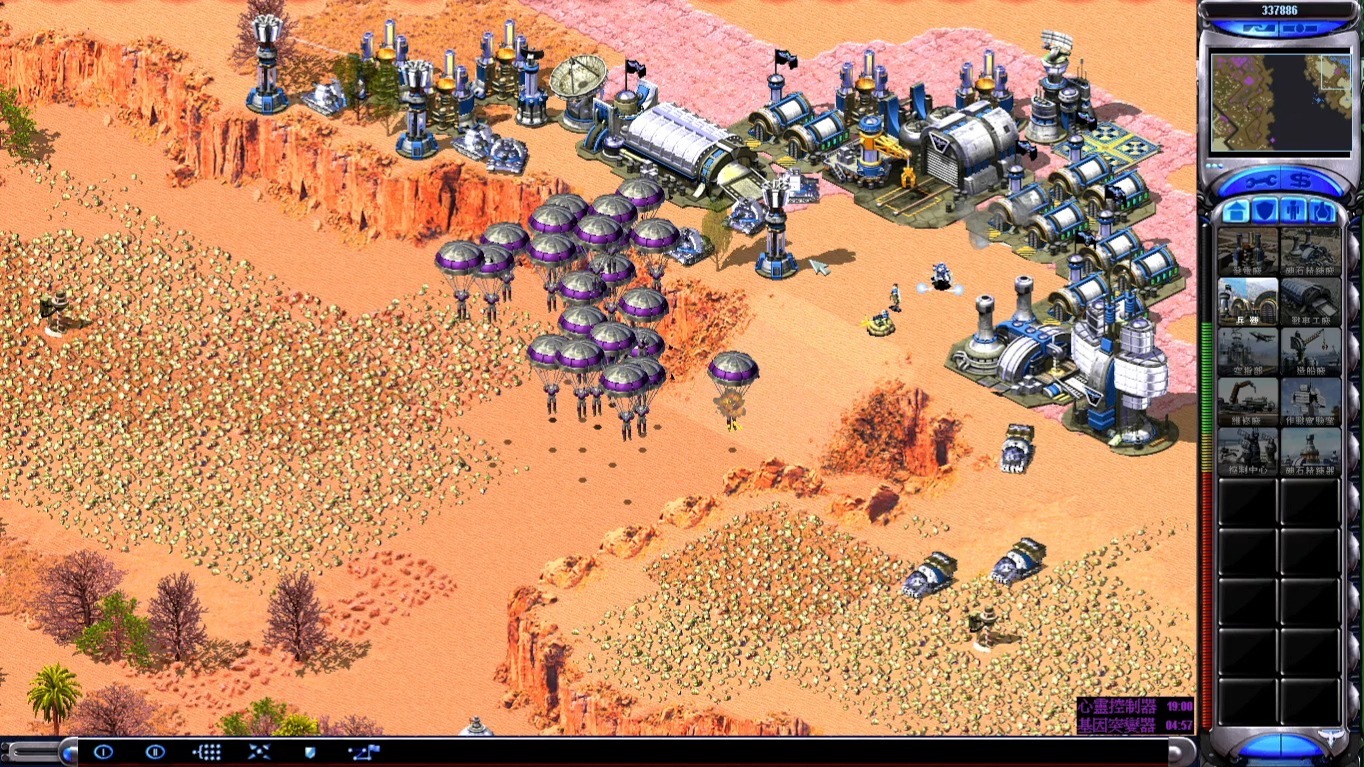Select team one on the command bar

click(x=103, y=752)
